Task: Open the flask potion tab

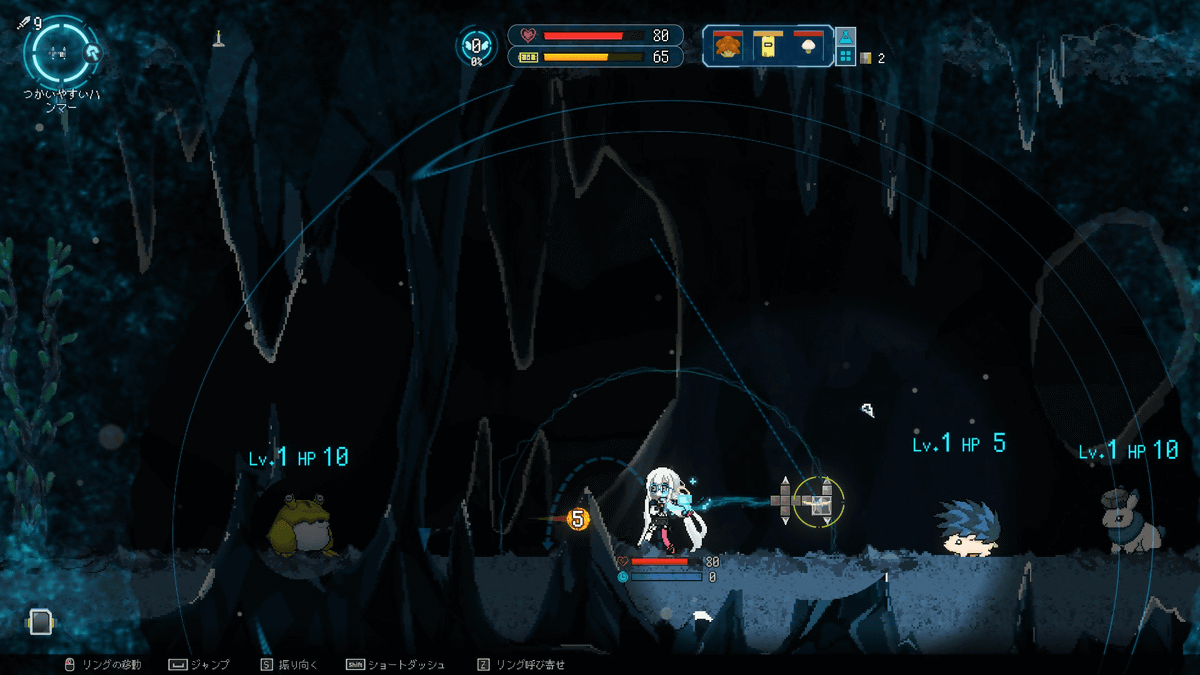Action: 845,35
